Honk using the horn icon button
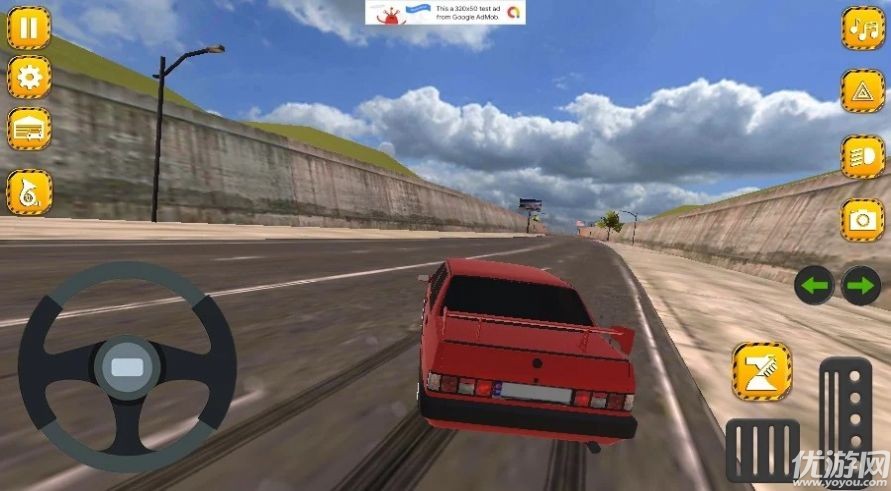Image resolution: width=891 pixels, height=491 pixels. (29, 192)
